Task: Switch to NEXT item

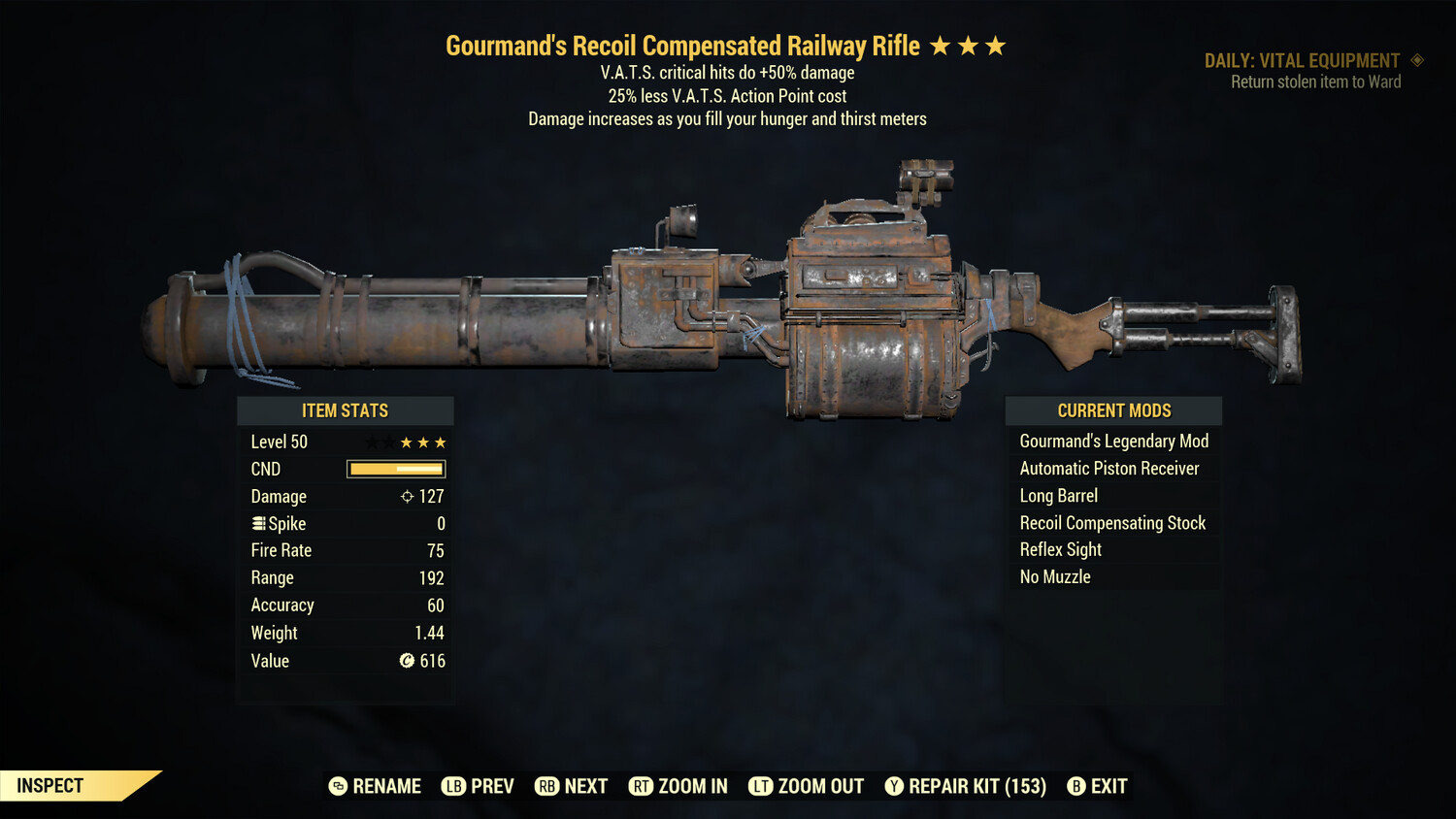Action: [x=571, y=786]
